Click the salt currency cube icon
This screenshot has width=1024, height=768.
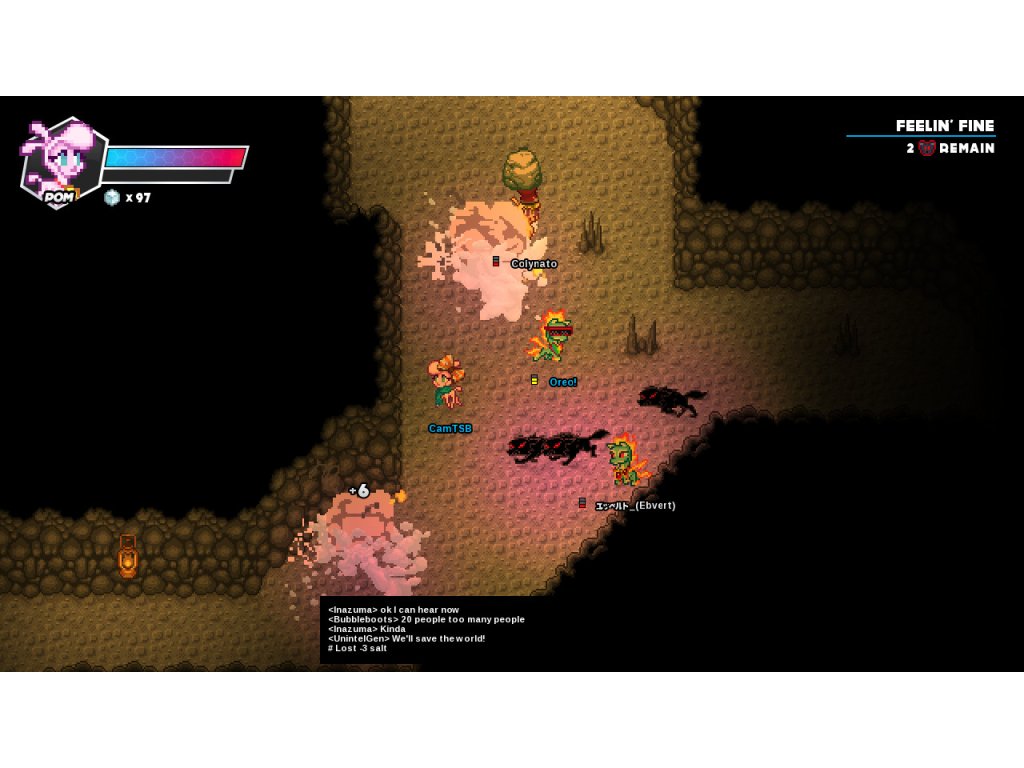tap(112, 198)
